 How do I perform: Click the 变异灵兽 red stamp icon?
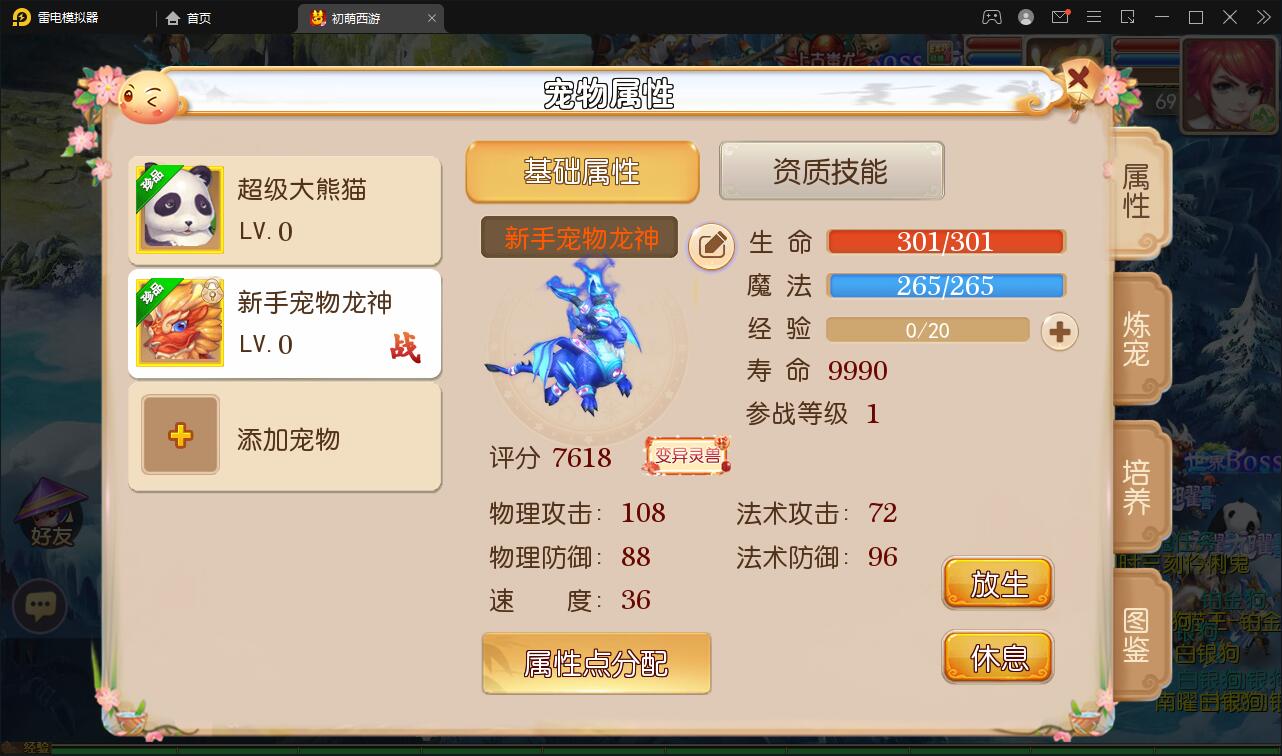[686, 454]
